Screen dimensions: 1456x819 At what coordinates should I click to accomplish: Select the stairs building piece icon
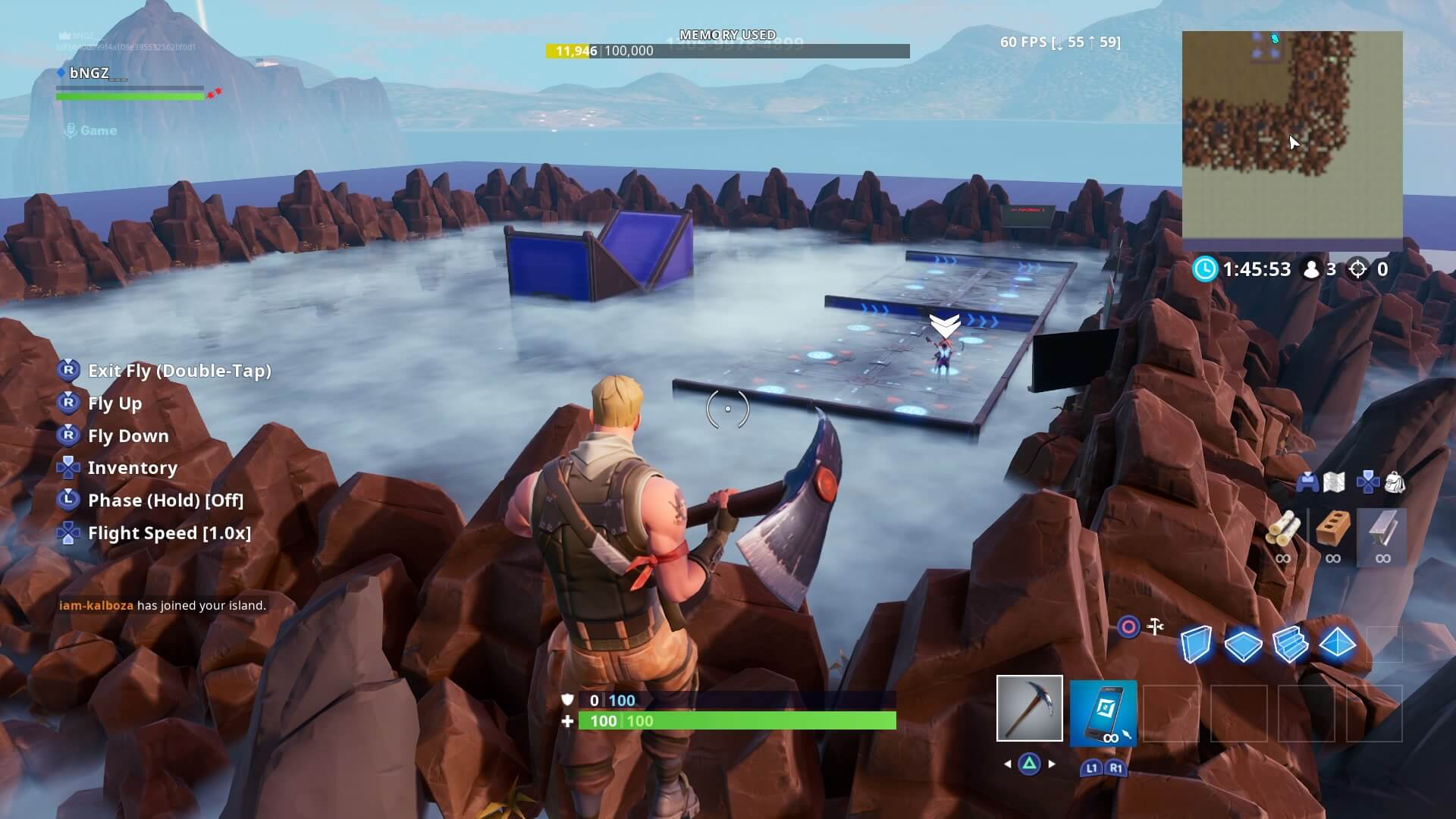click(1290, 643)
